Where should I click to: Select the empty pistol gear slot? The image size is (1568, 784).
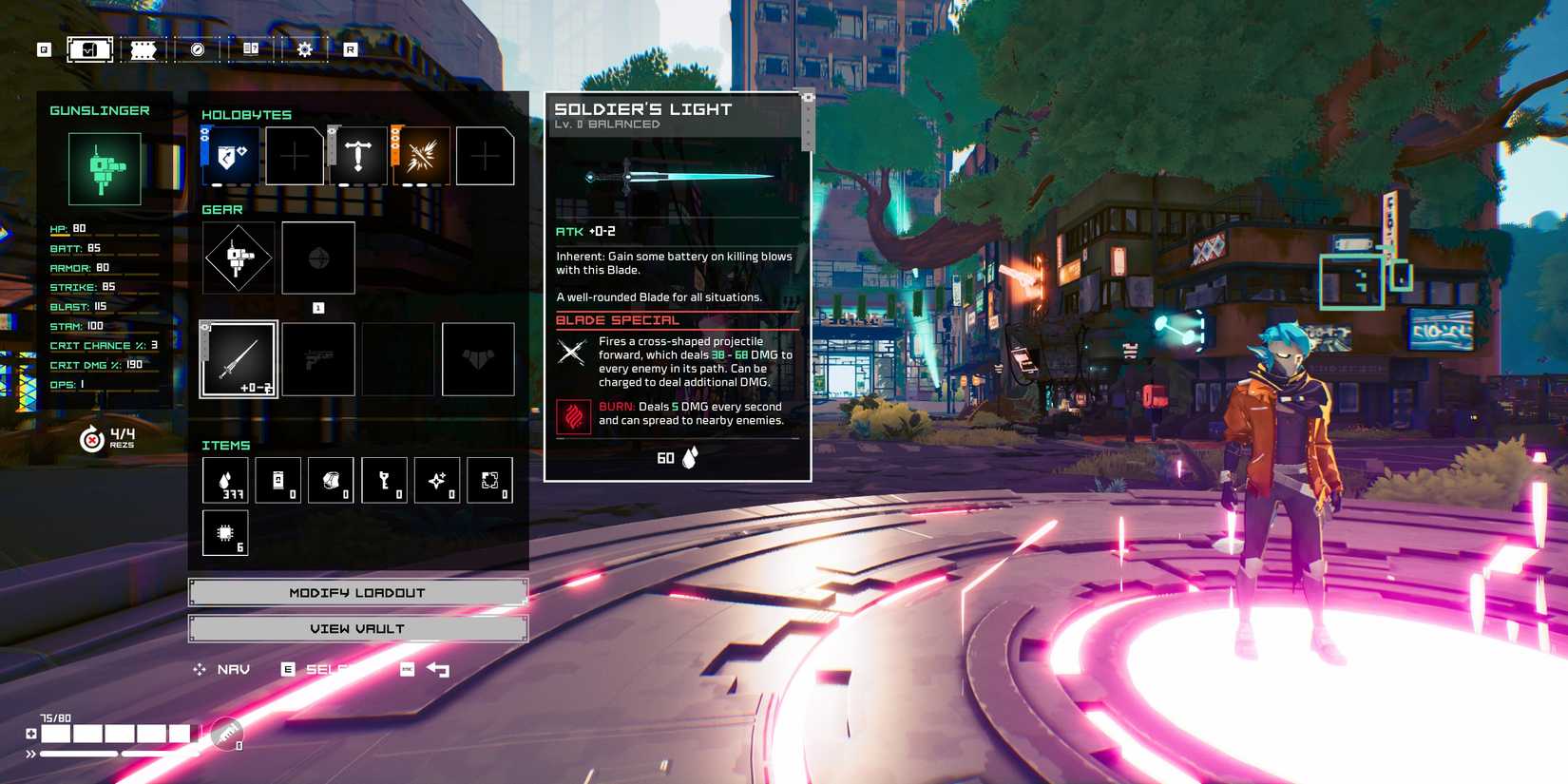318,358
